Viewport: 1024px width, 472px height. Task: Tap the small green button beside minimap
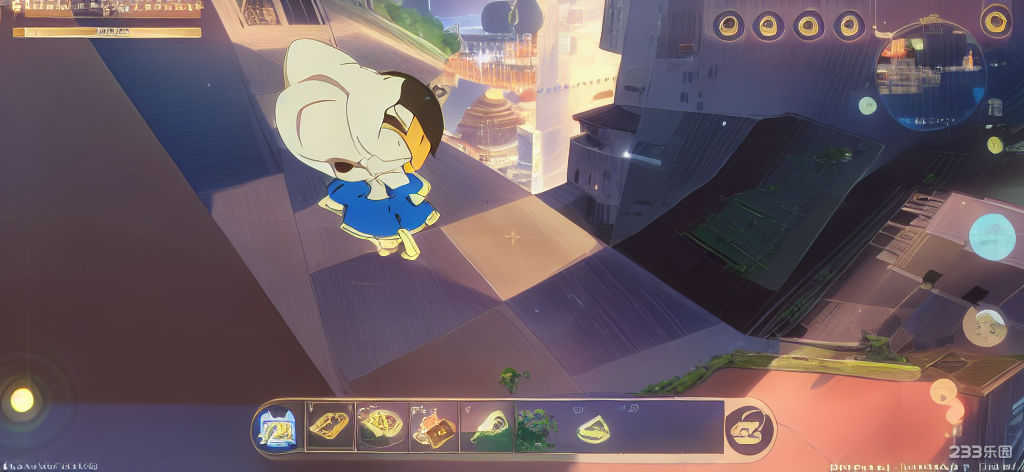click(867, 105)
